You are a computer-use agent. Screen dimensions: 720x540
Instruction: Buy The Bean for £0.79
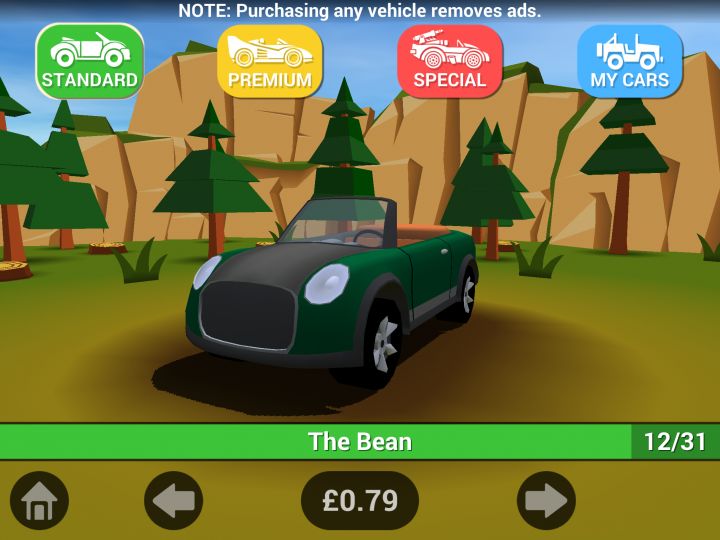coord(360,500)
